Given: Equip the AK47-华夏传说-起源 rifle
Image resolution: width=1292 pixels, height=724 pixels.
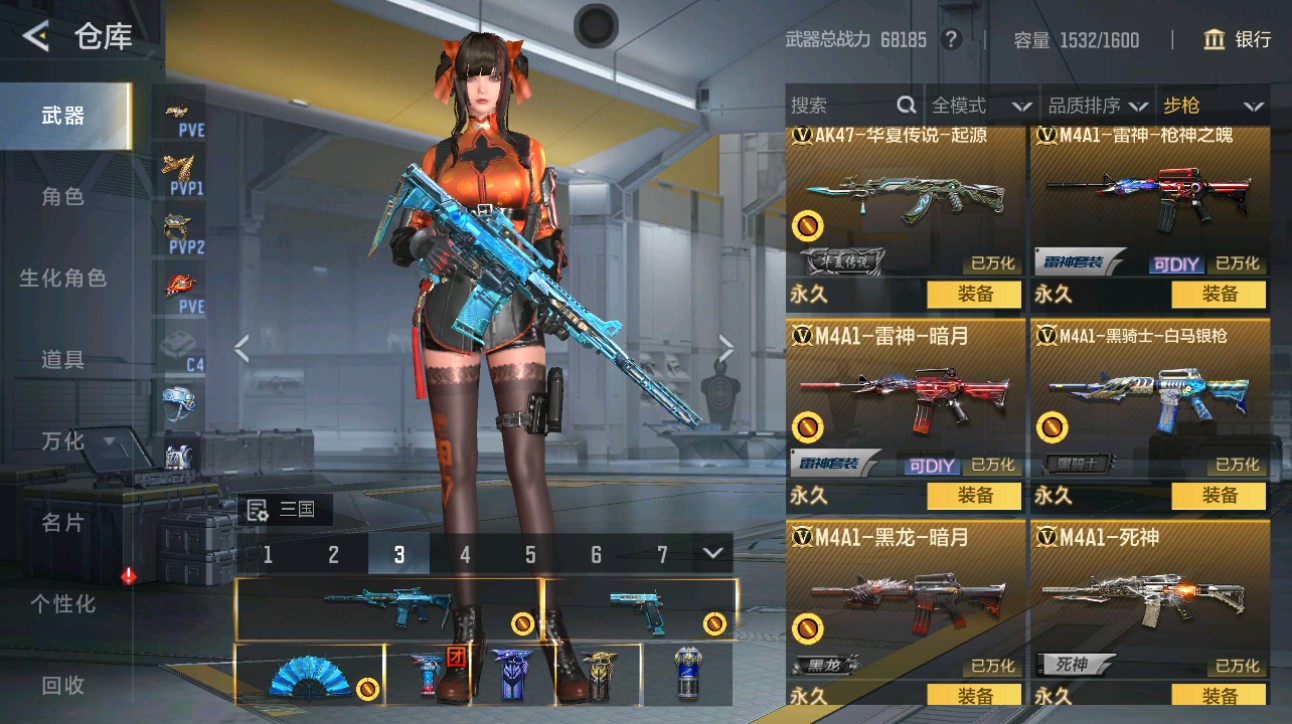Looking at the screenshot, I should tap(974, 294).
